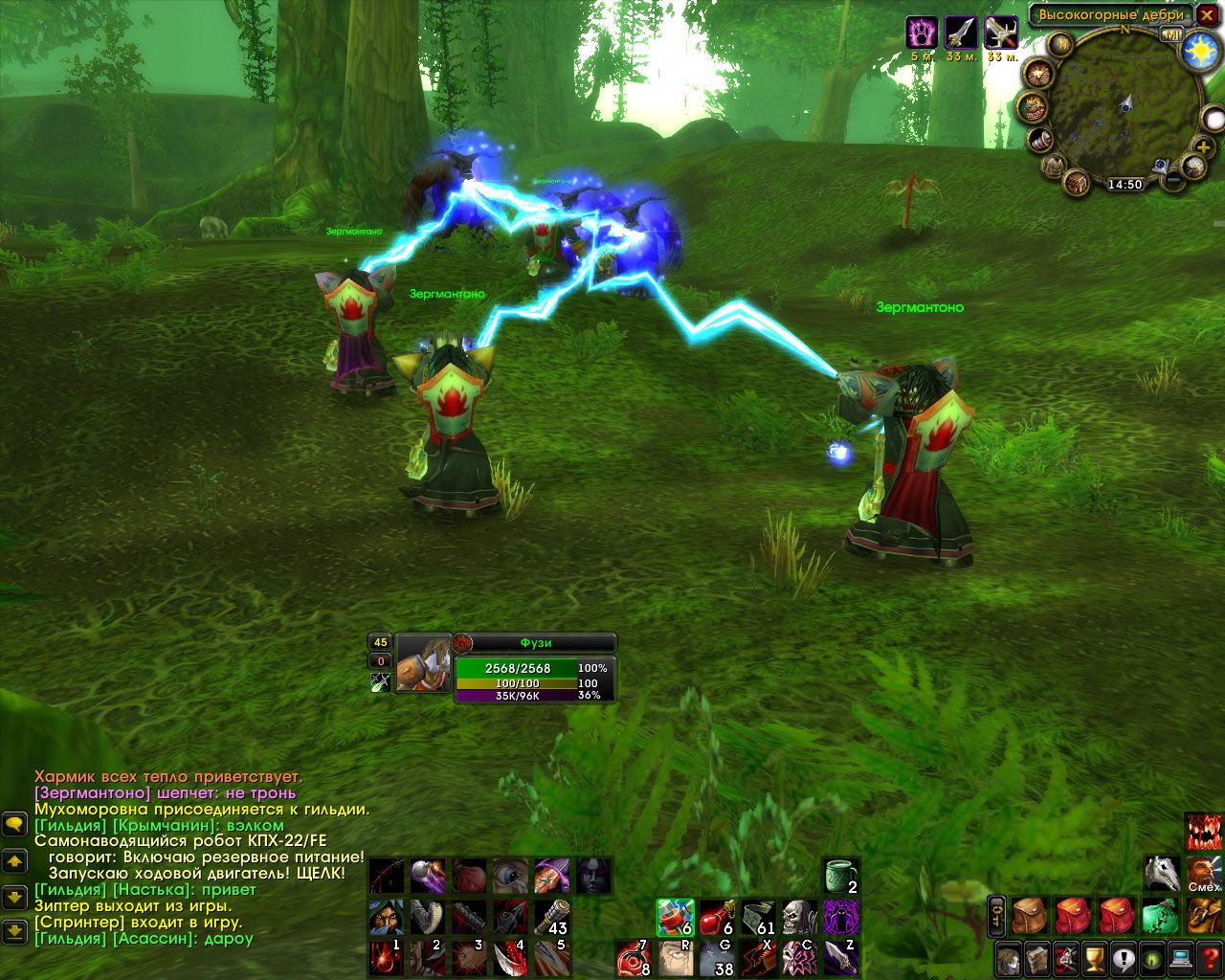Use the green mug drink item
The width and height of the screenshot is (1225, 980).
point(840,875)
